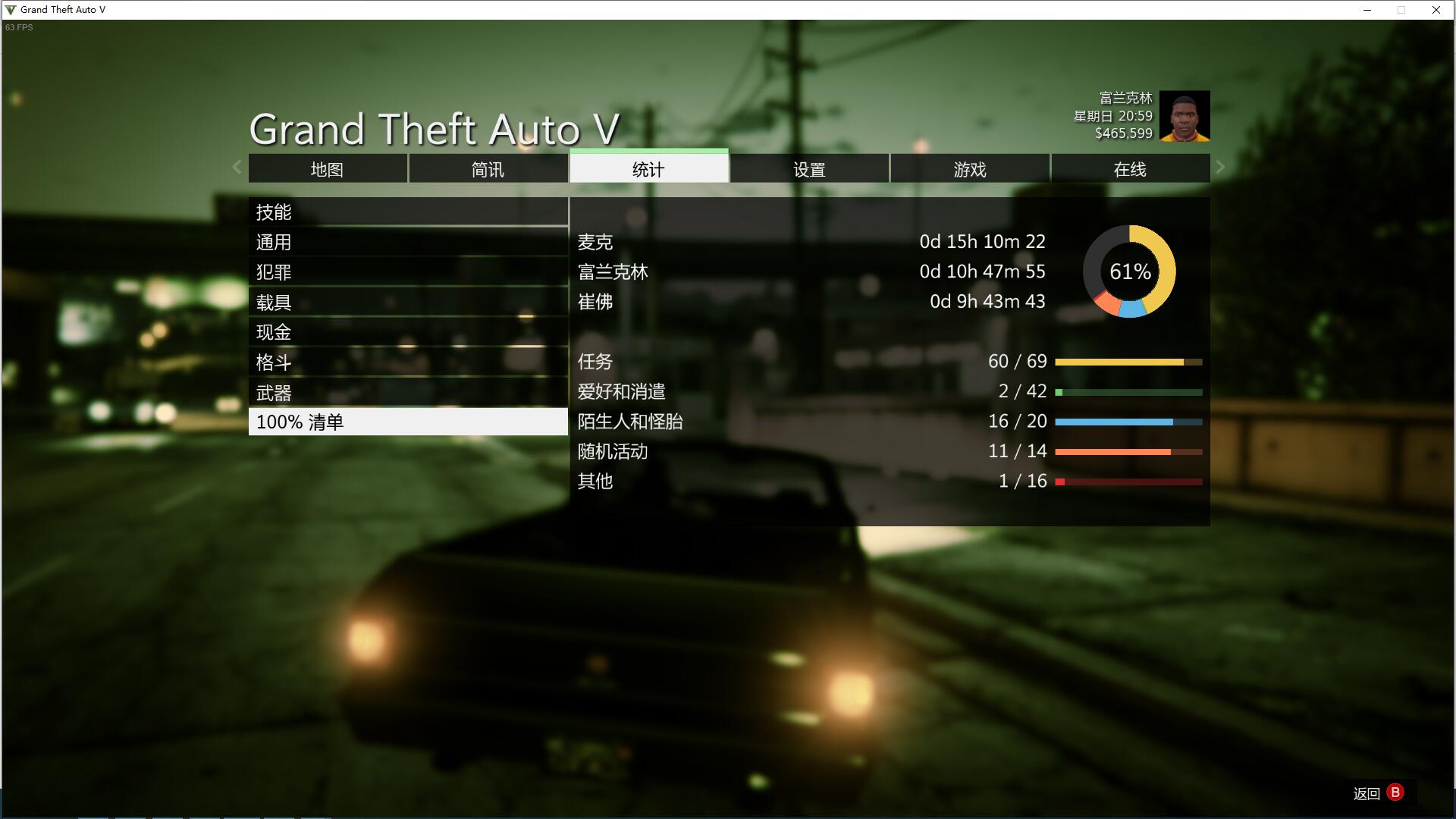Switch to the 地图 tab
This screenshot has height=819, width=1456.
click(x=328, y=169)
